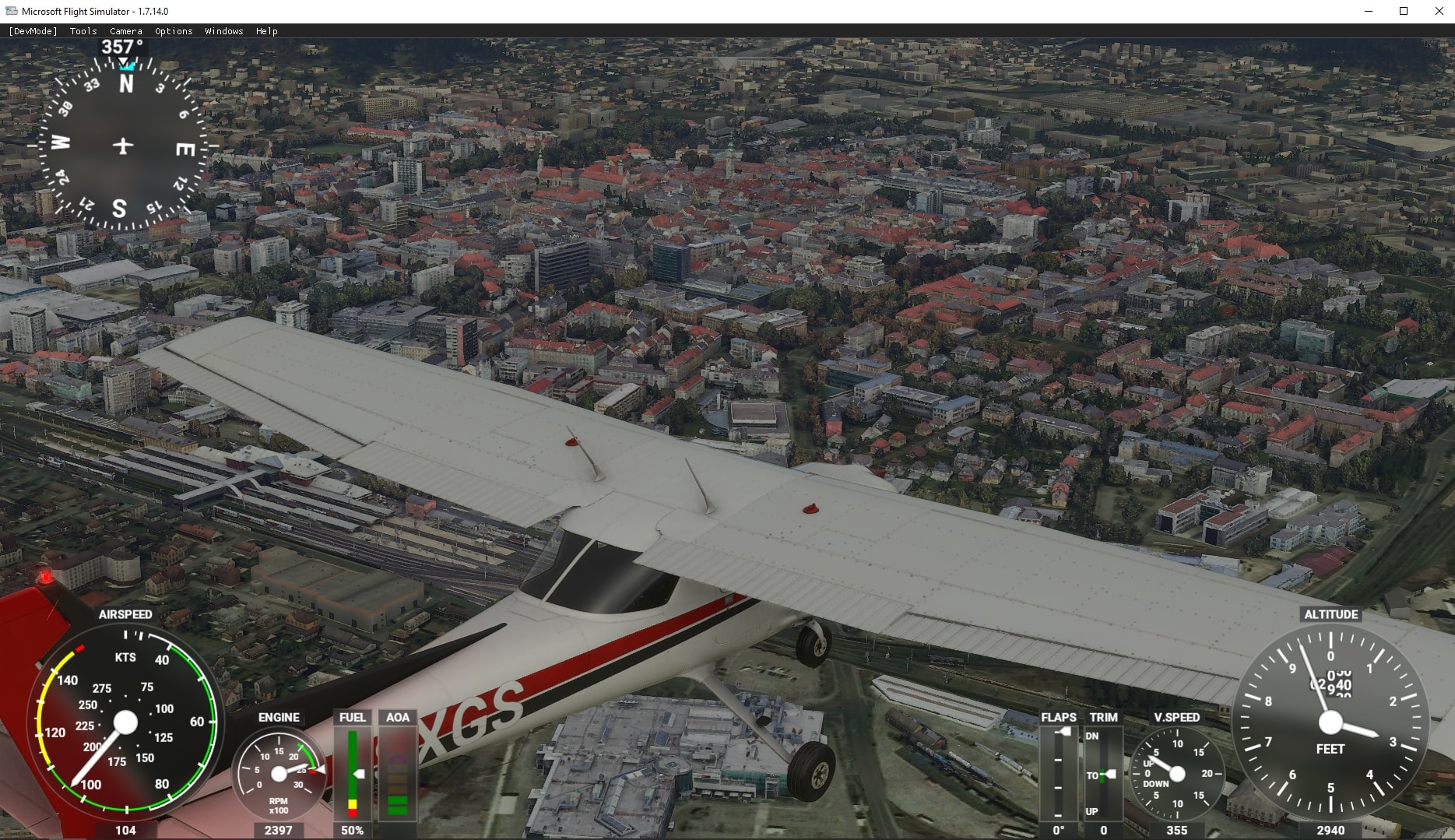
Task: Open the Help menu
Action: [267, 31]
